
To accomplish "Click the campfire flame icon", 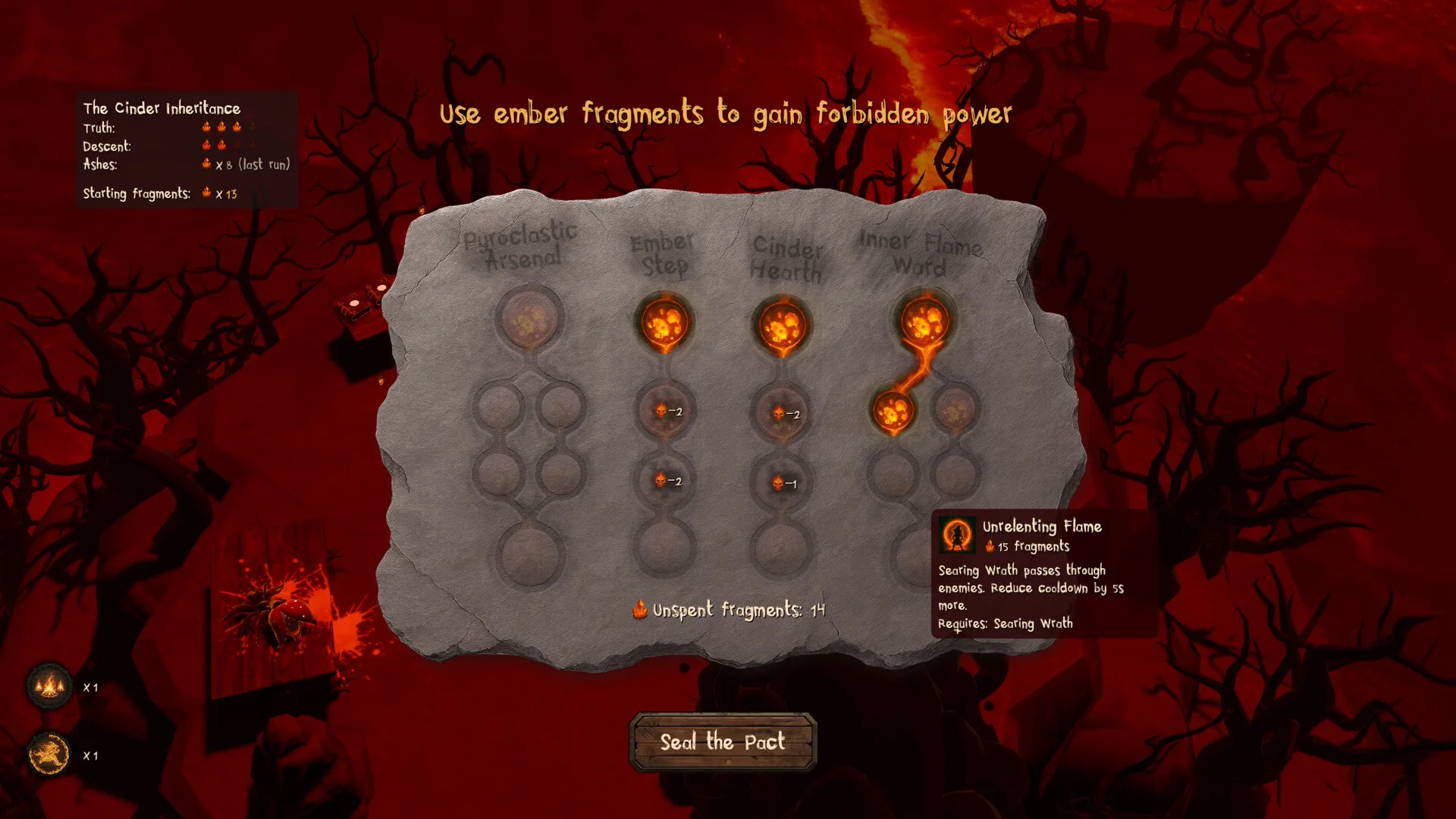I will pos(49,686).
